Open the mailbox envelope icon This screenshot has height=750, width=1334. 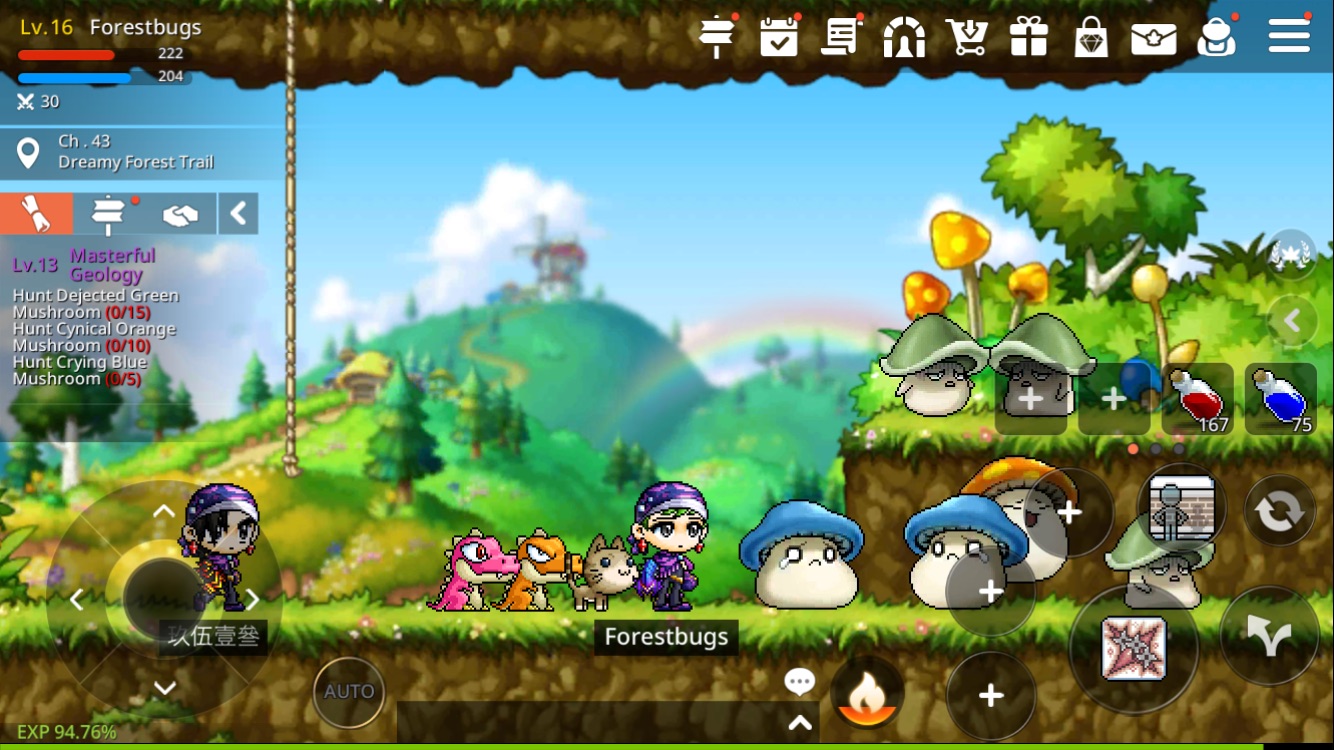tap(1154, 36)
